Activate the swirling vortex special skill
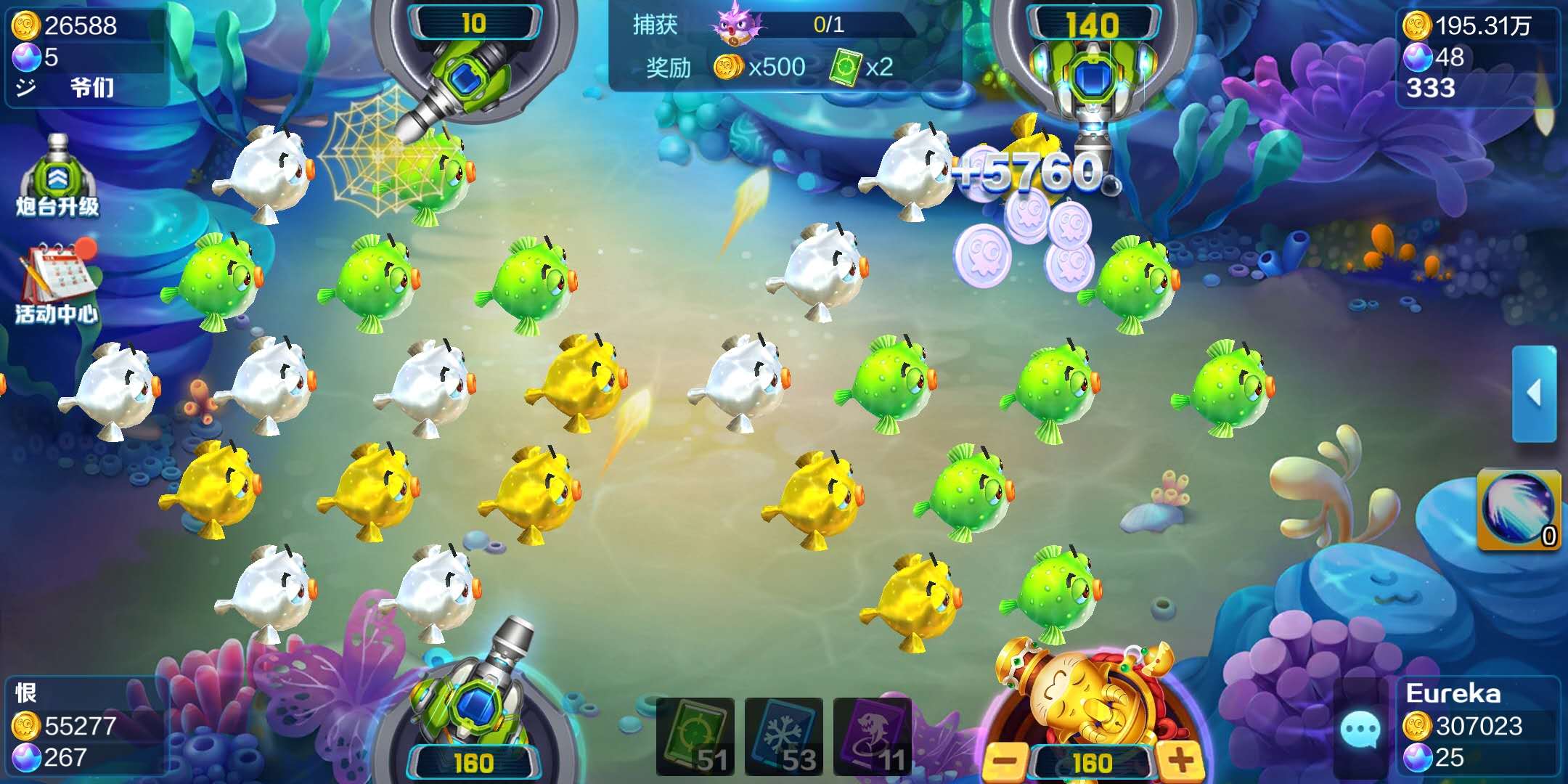 click(x=1518, y=509)
